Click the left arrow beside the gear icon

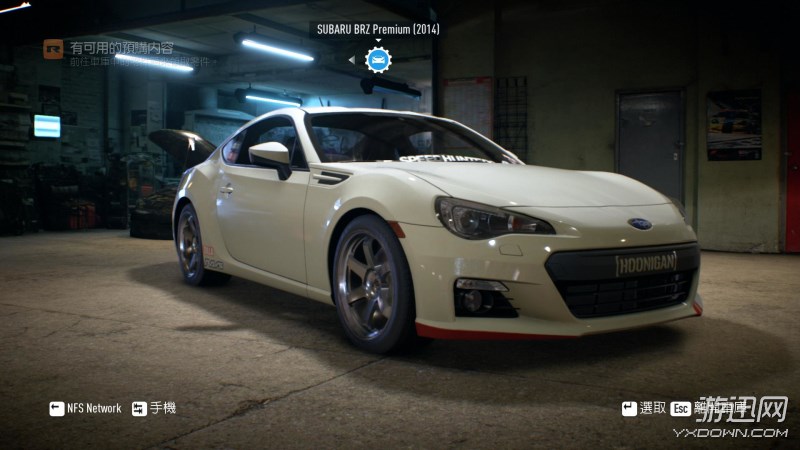click(351, 60)
